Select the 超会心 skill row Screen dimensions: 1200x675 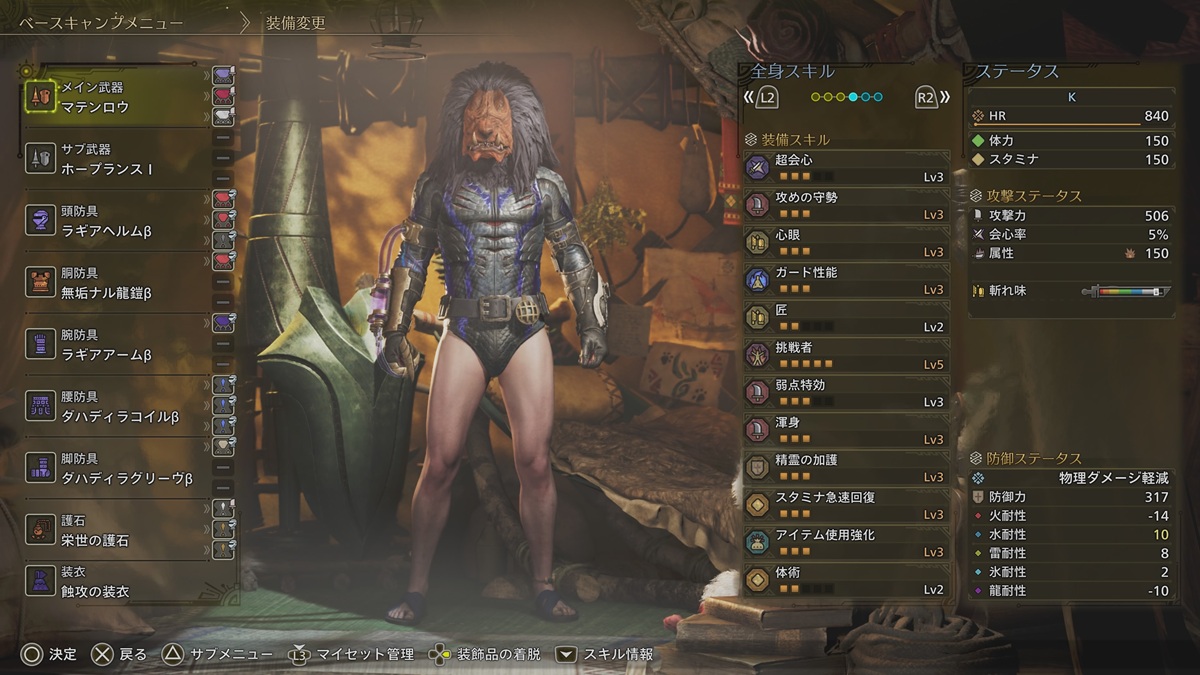tap(846, 167)
